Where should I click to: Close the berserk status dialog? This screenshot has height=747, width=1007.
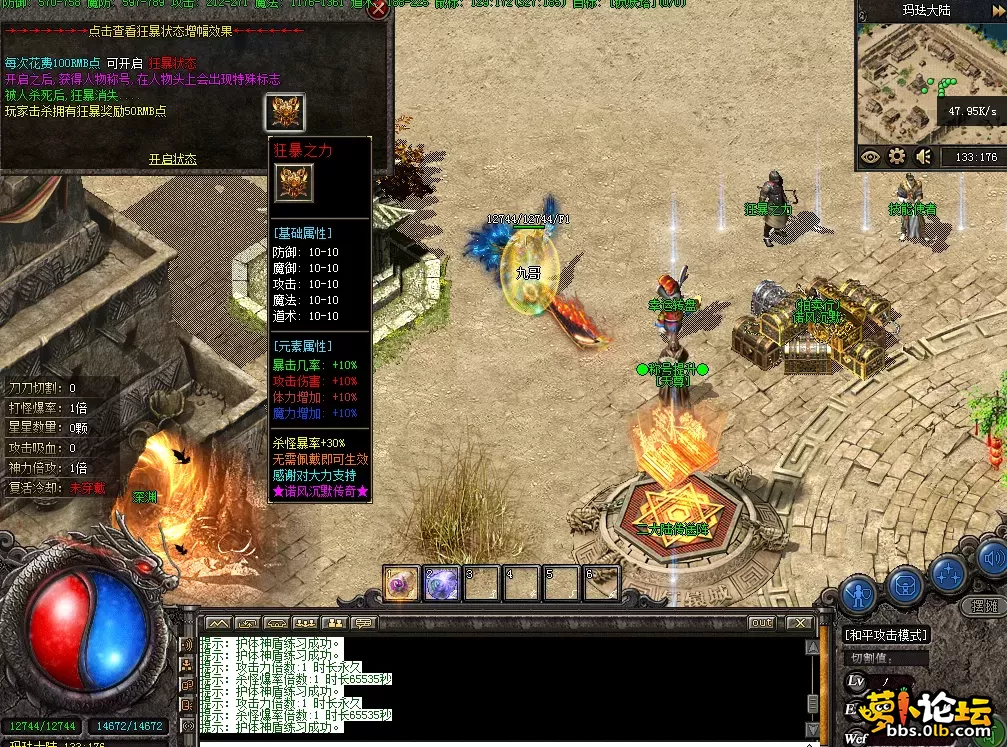[379, 11]
